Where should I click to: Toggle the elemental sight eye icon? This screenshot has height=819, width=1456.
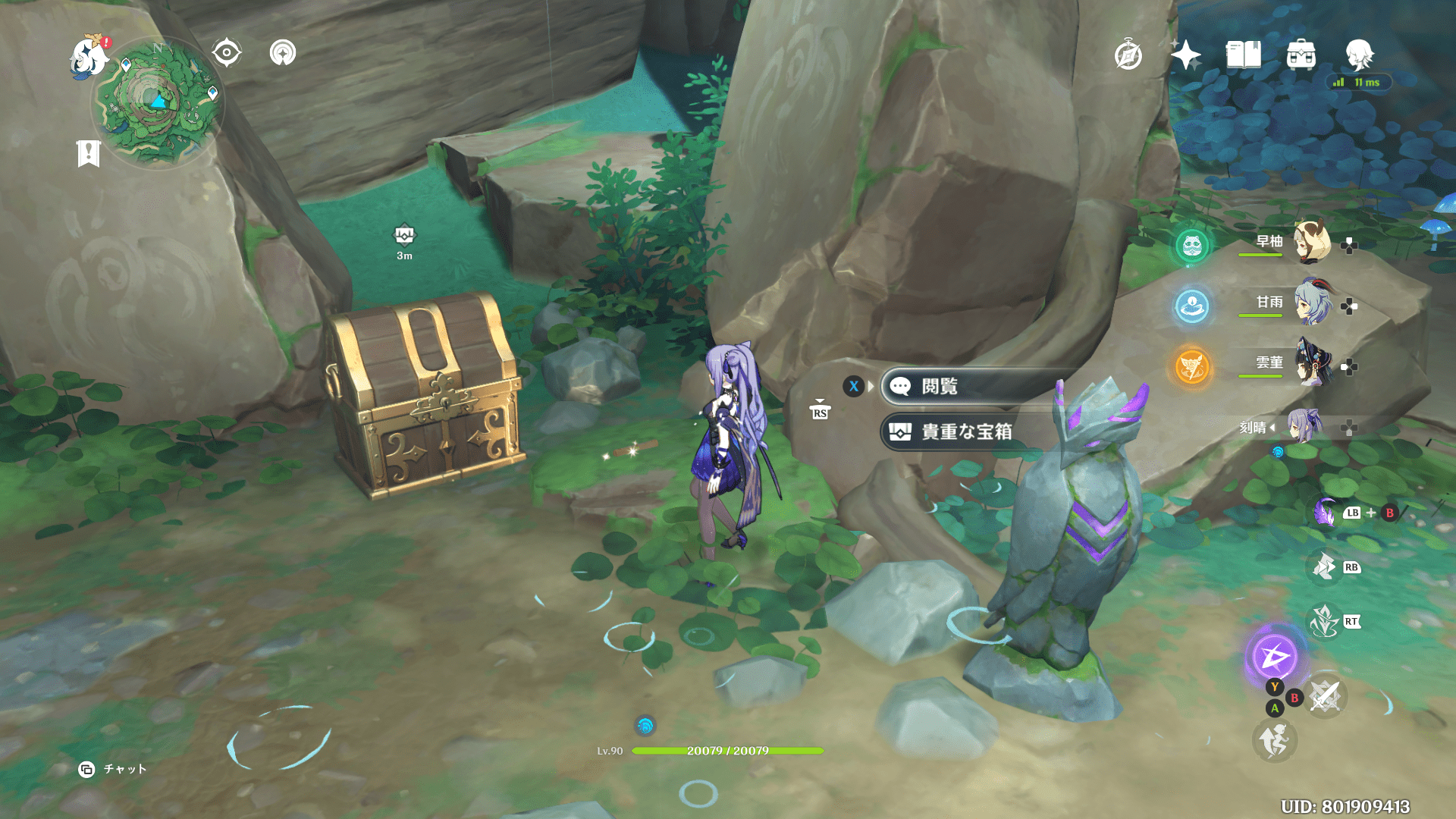pyautogui.click(x=227, y=53)
